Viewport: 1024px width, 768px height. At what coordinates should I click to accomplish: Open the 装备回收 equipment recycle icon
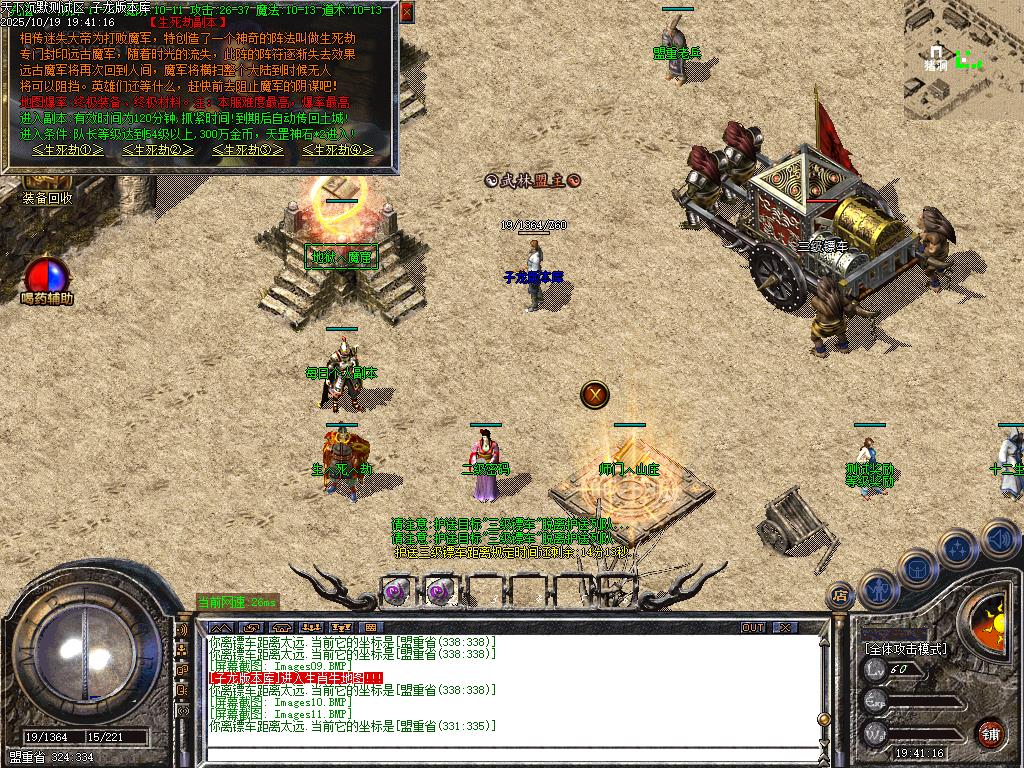tap(46, 197)
